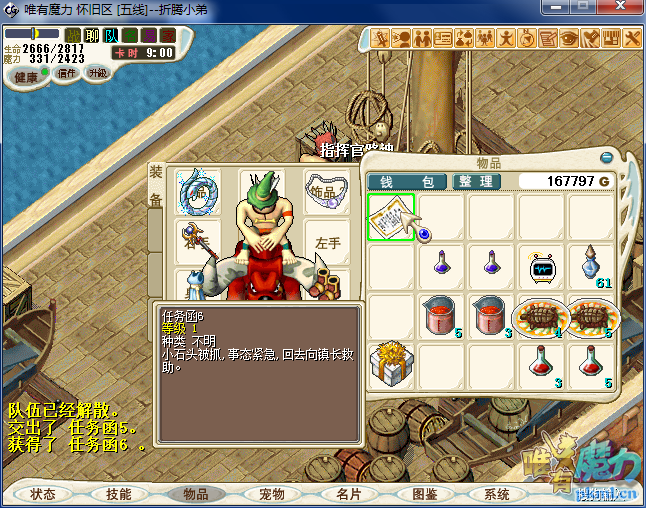Minimize the 物品 inventory window
The height and width of the screenshot is (508, 646).
606,158
